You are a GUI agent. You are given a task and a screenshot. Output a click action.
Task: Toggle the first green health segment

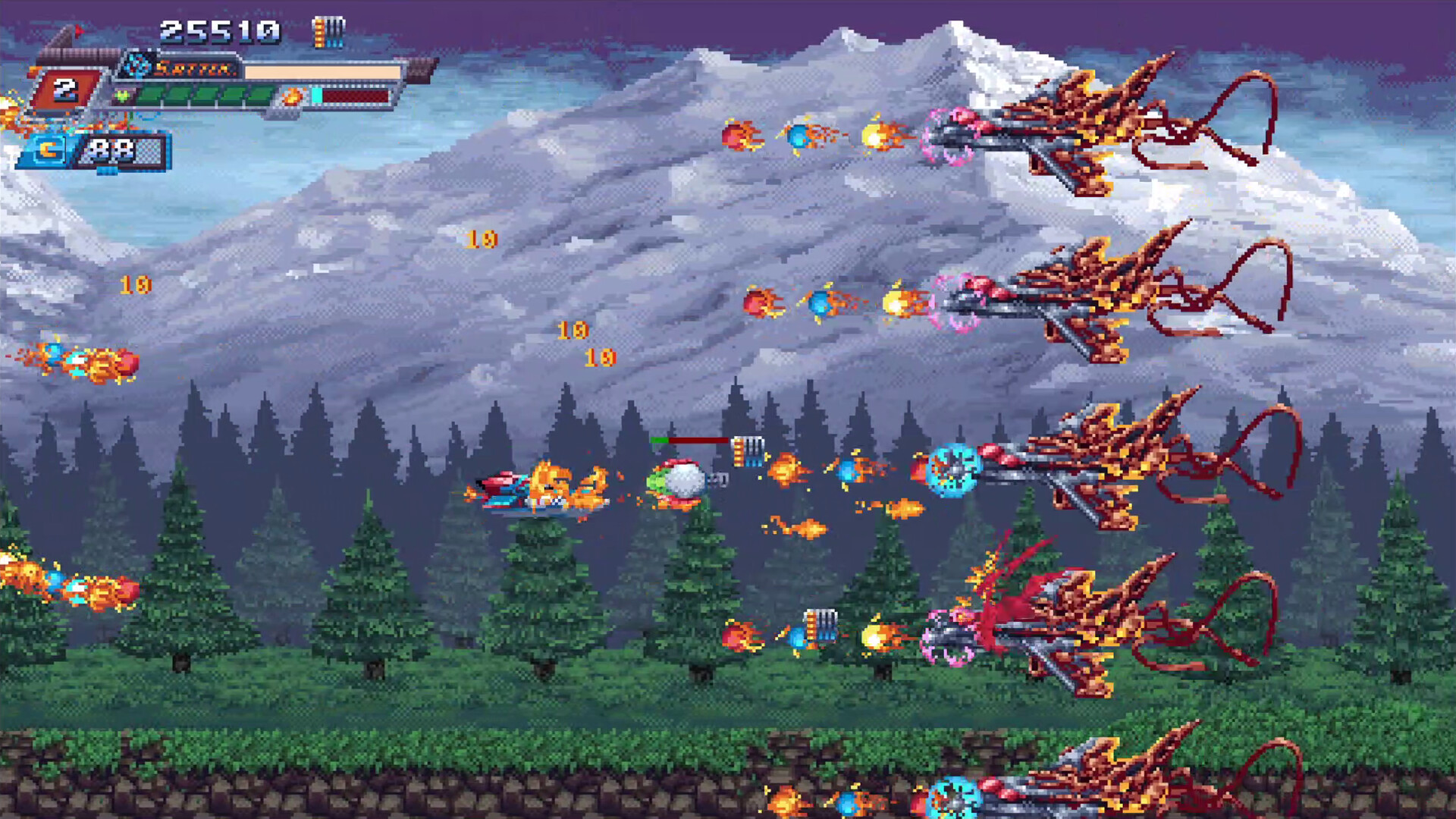[149, 95]
